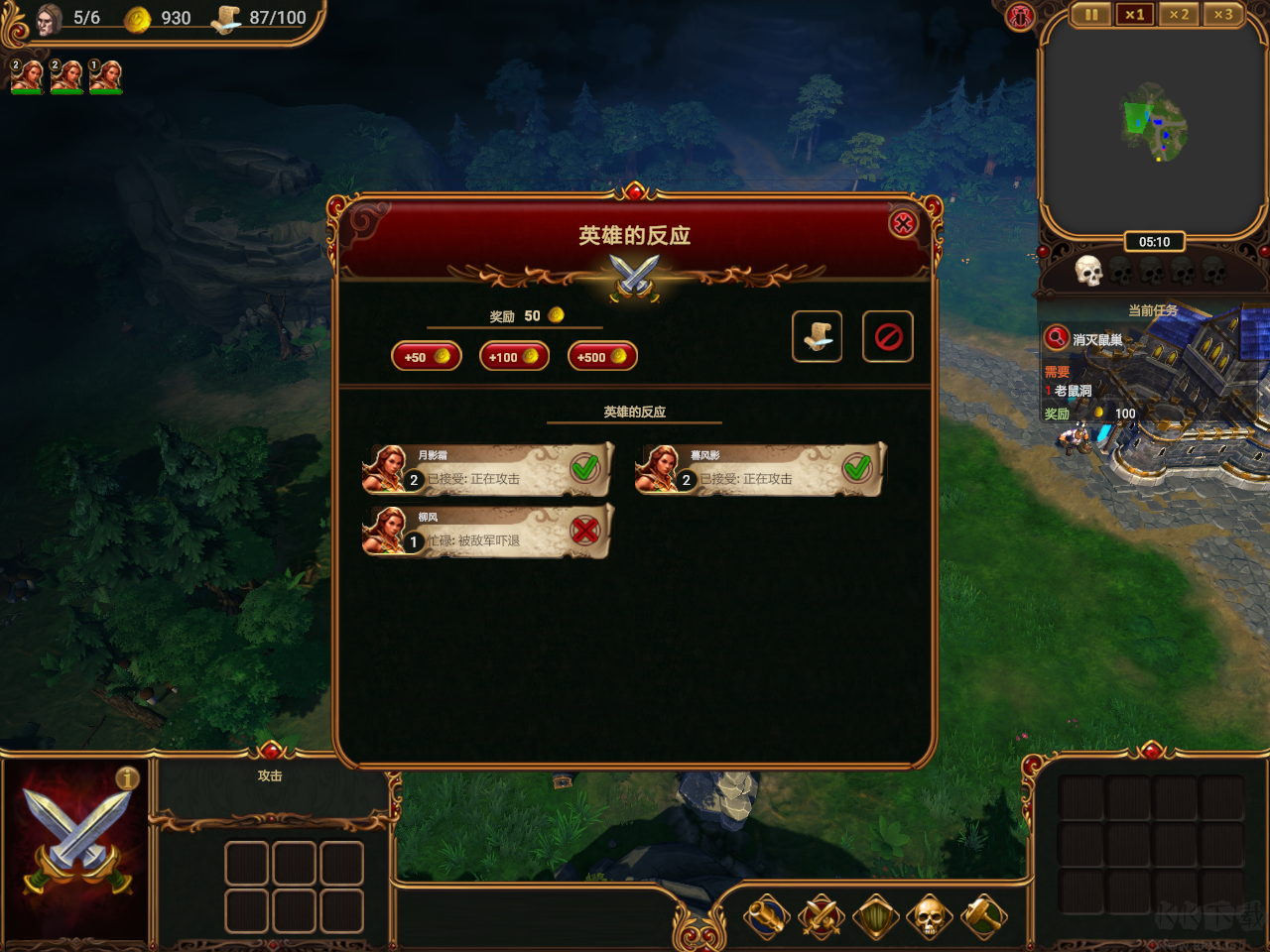Close the 英雄的反应 dialog
This screenshot has height=952, width=1270.
click(x=903, y=224)
